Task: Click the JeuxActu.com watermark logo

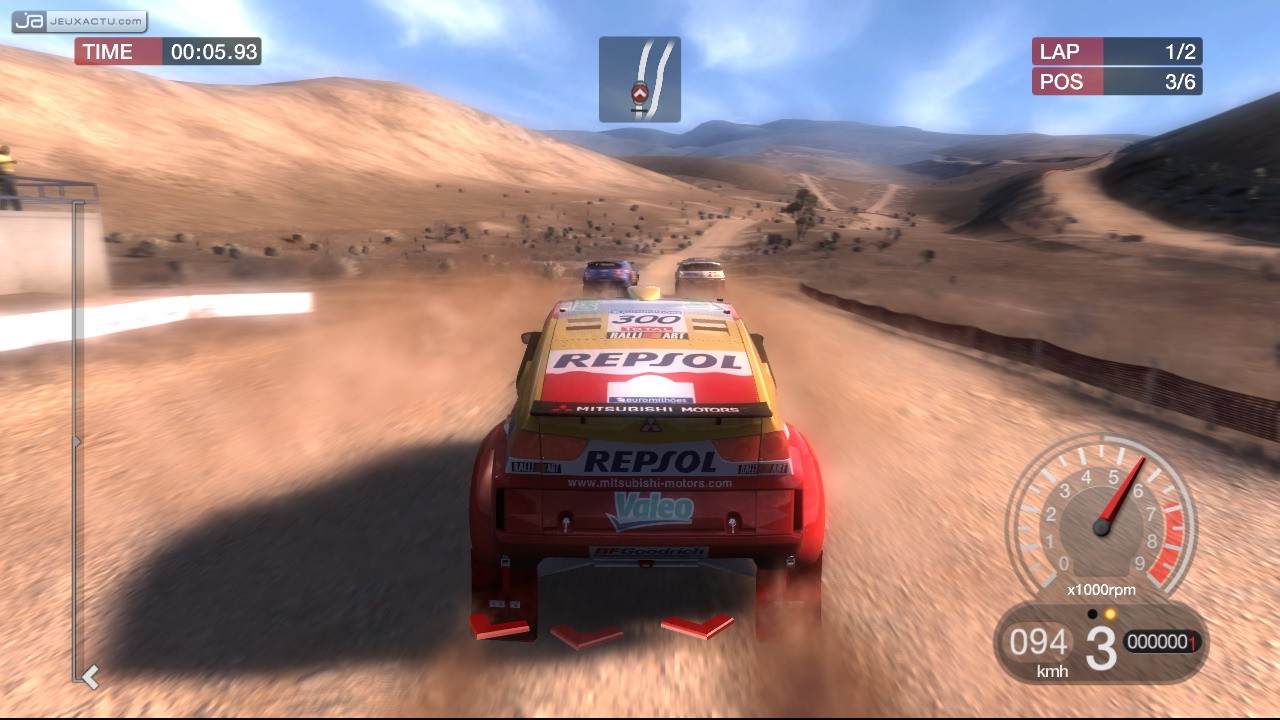Action: (79, 21)
